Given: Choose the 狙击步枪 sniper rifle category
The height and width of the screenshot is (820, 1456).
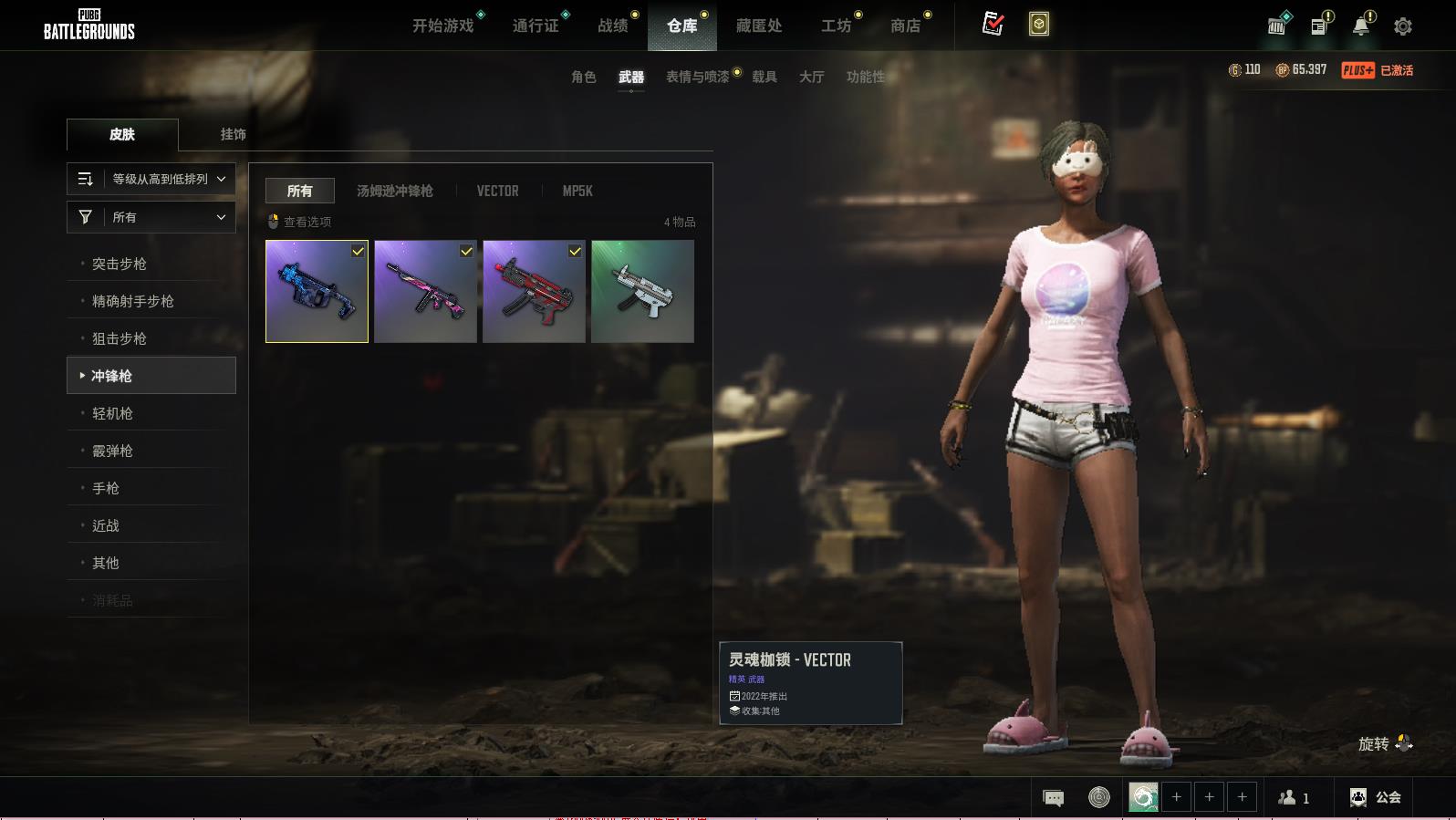Looking at the screenshot, I should [x=120, y=338].
